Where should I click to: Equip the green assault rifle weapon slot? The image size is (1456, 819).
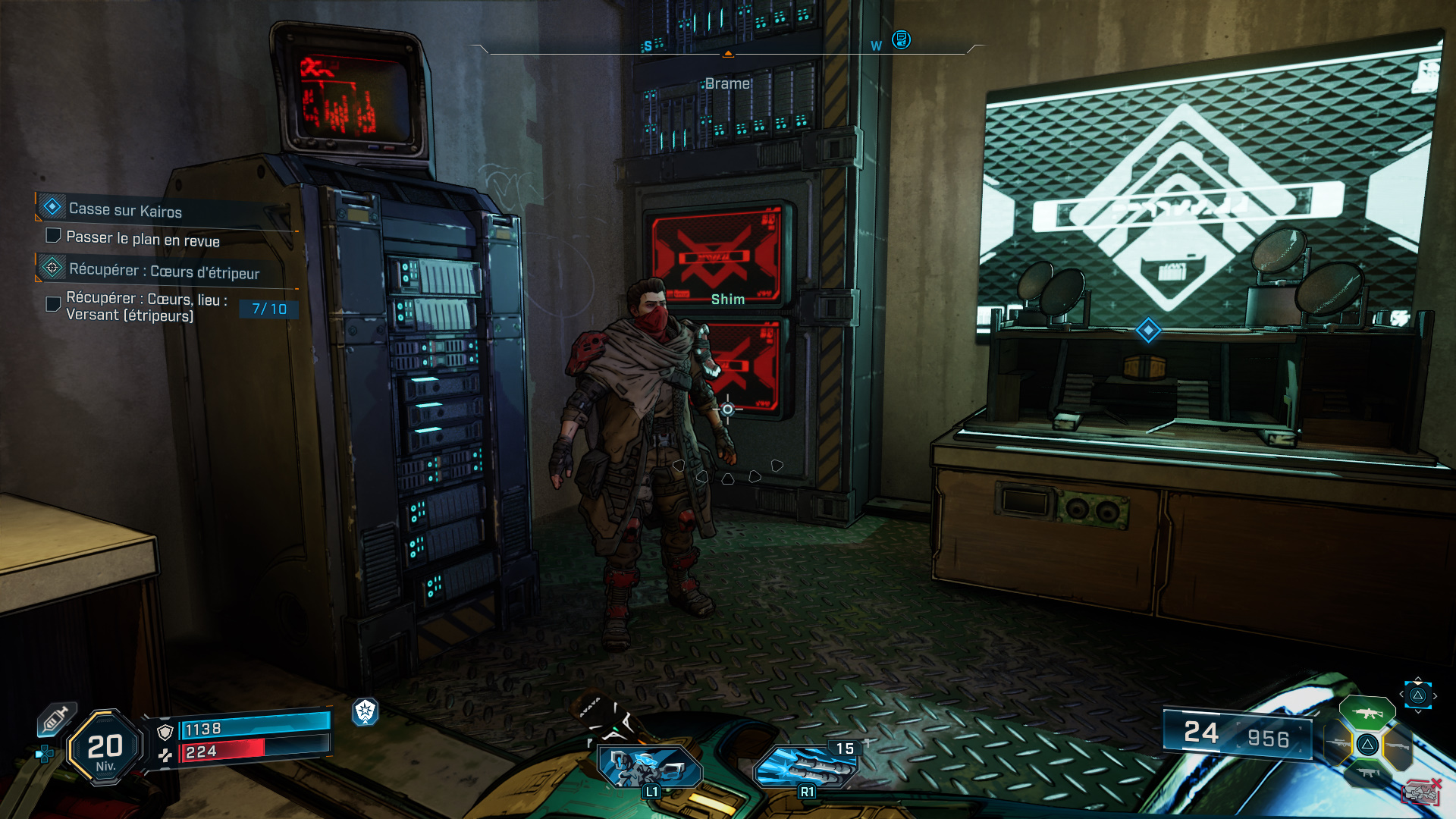pyautogui.click(x=1367, y=714)
